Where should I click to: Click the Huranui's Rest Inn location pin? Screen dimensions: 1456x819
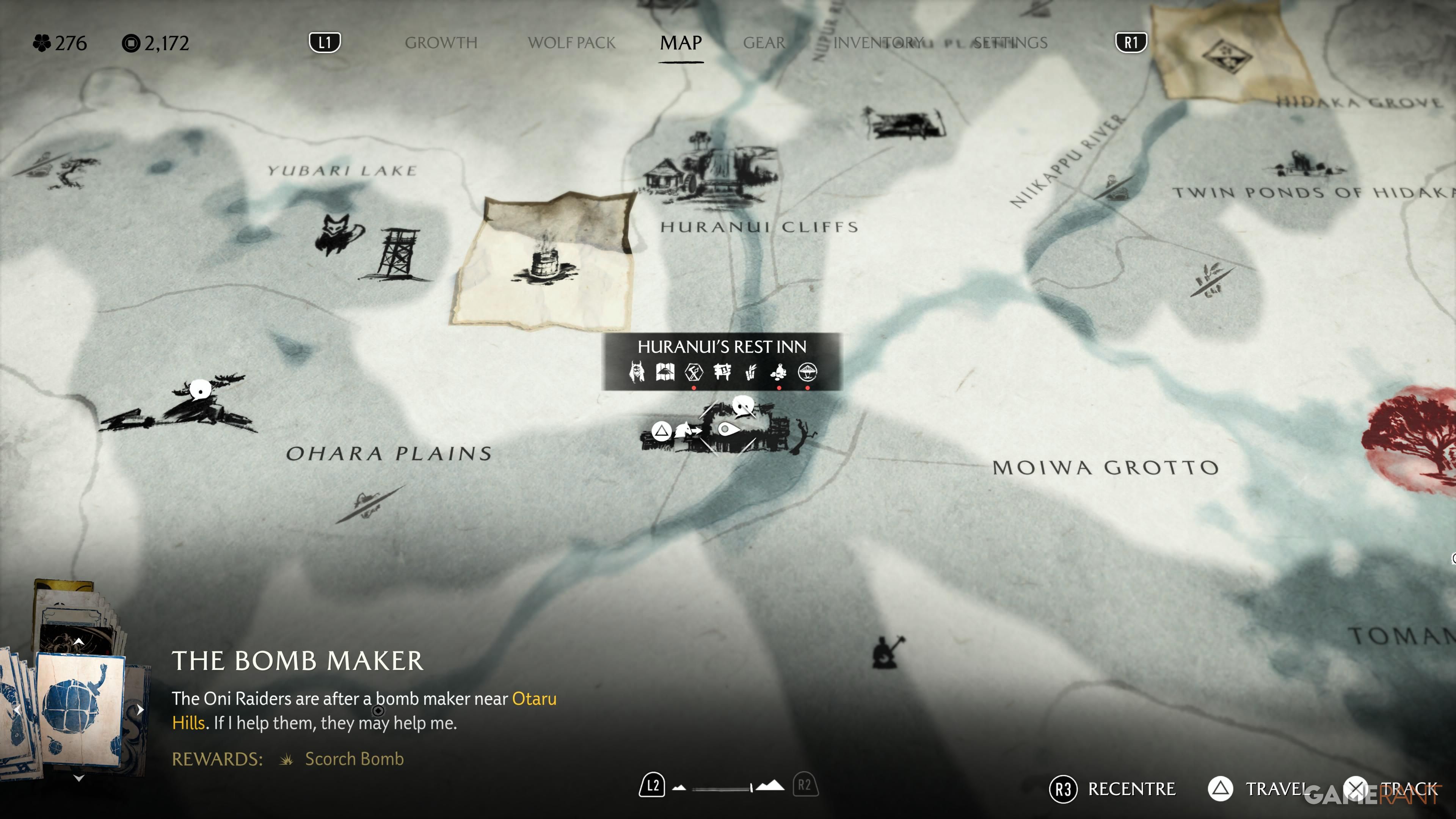(x=728, y=430)
